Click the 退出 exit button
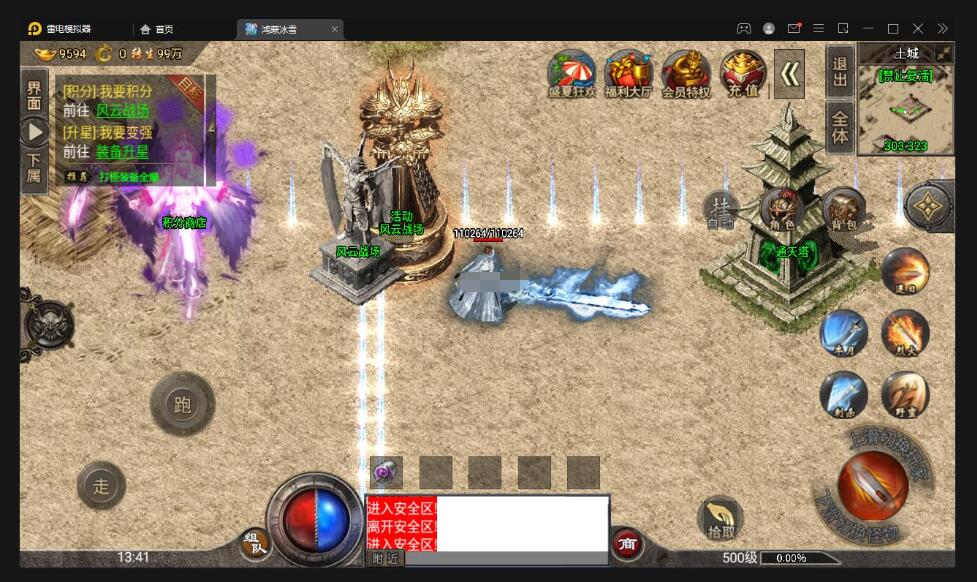 click(841, 71)
